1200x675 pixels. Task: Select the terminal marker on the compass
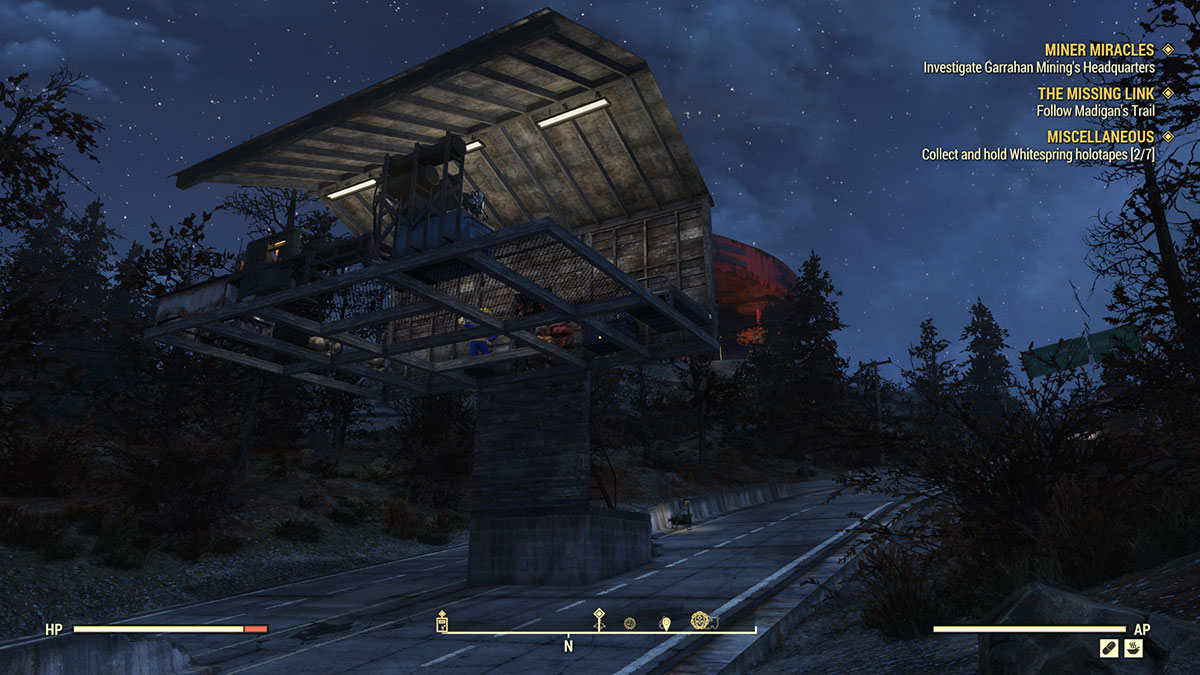[x=442, y=622]
